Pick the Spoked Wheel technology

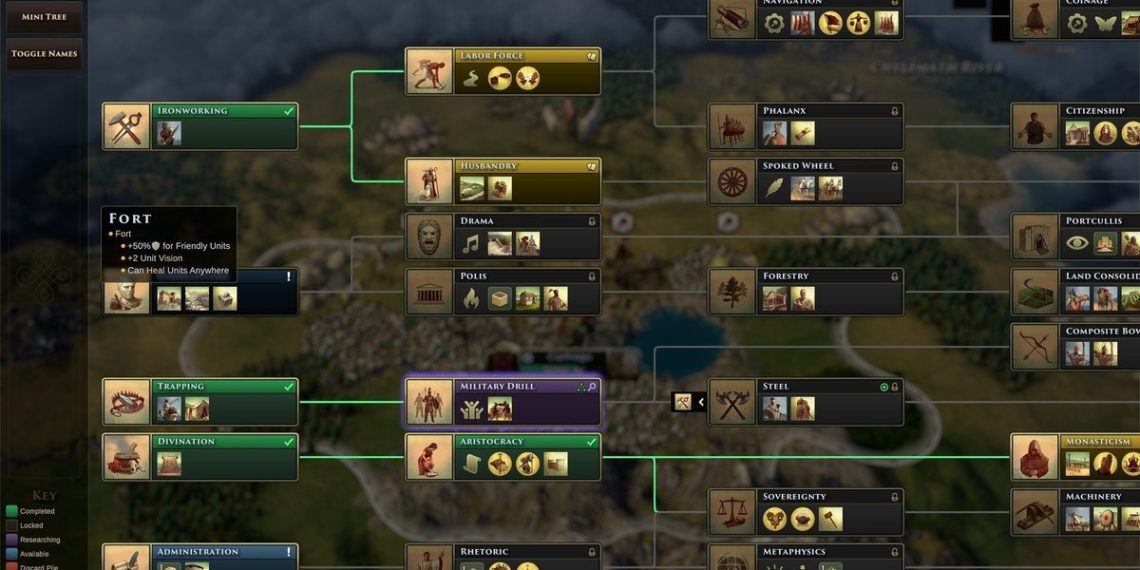[805, 182]
